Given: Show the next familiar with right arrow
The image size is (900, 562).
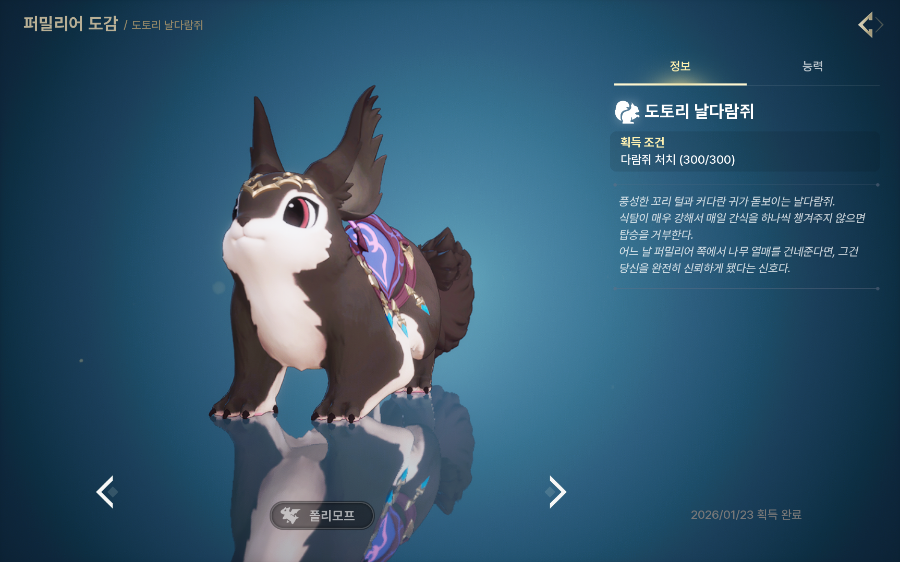Looking at the screenshot, I should tap(557, 491).
